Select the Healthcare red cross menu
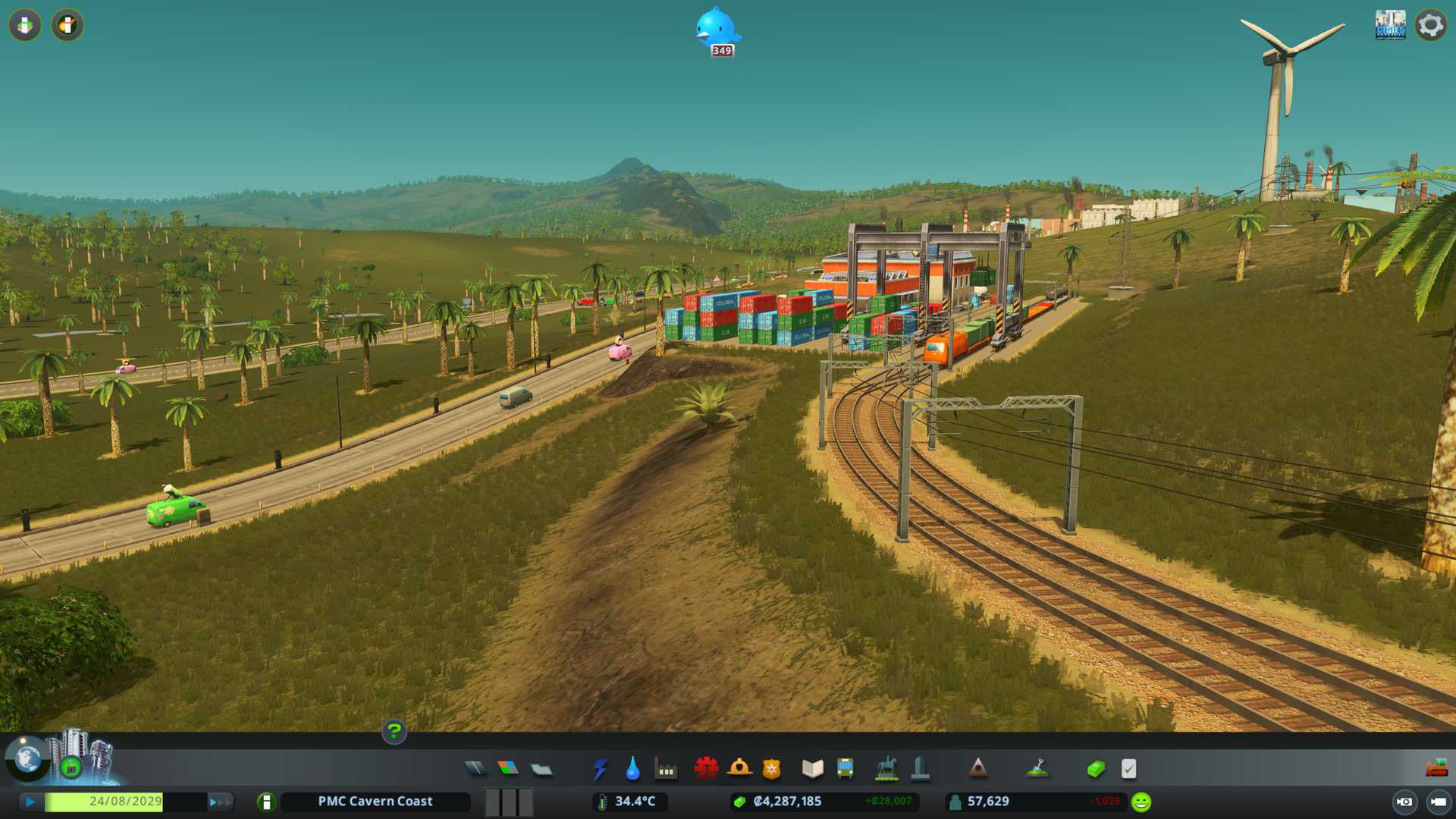The width and height of the screenshot is (1456, 819). point(706,769)
